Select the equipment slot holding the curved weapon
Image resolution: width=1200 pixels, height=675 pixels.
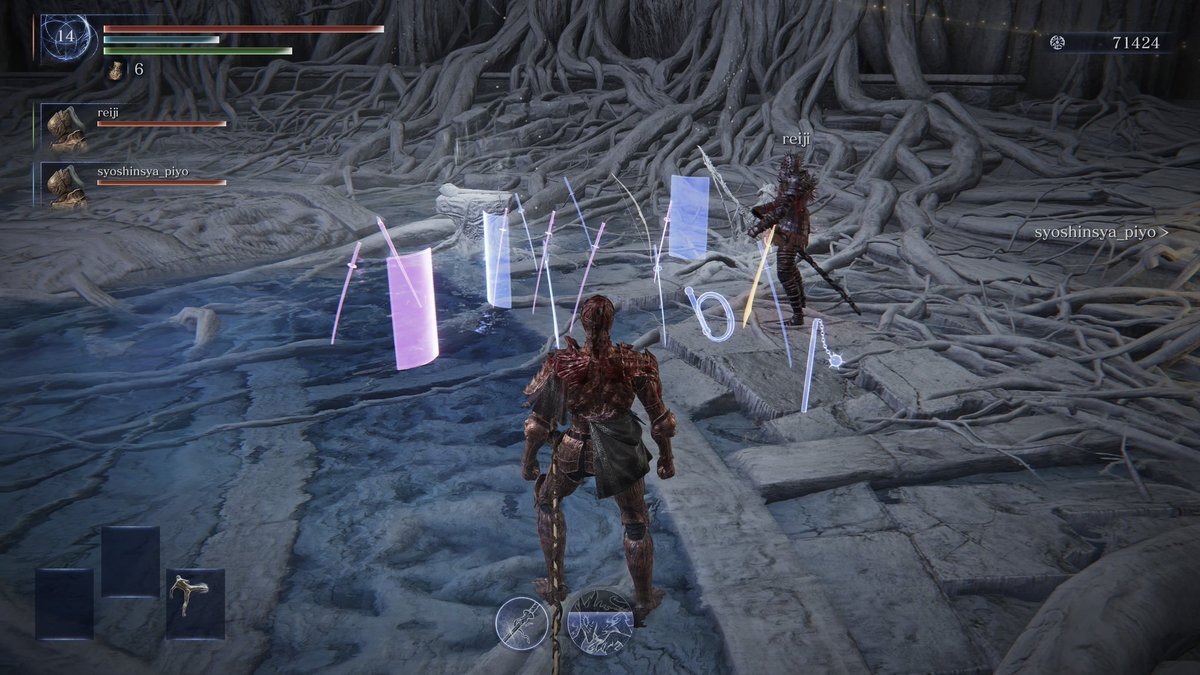point(195,603)
